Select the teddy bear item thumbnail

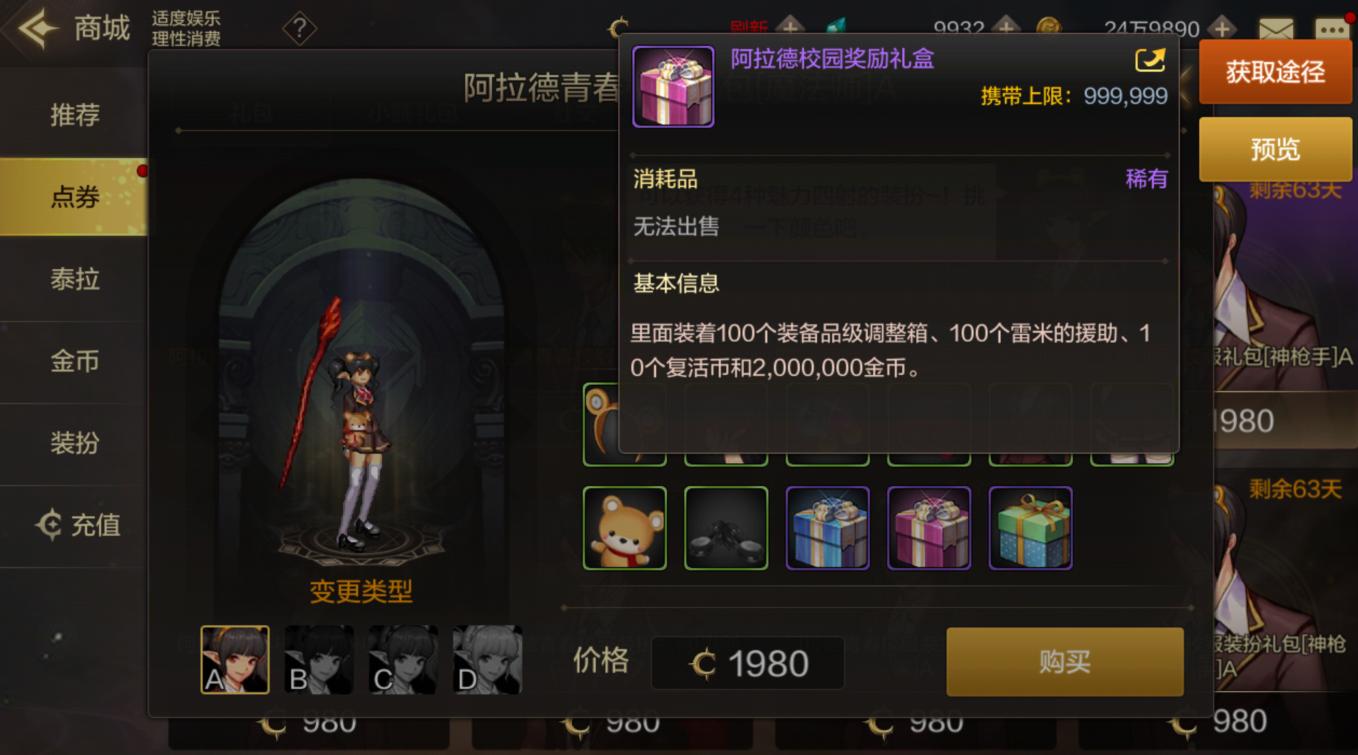point(625,527)
